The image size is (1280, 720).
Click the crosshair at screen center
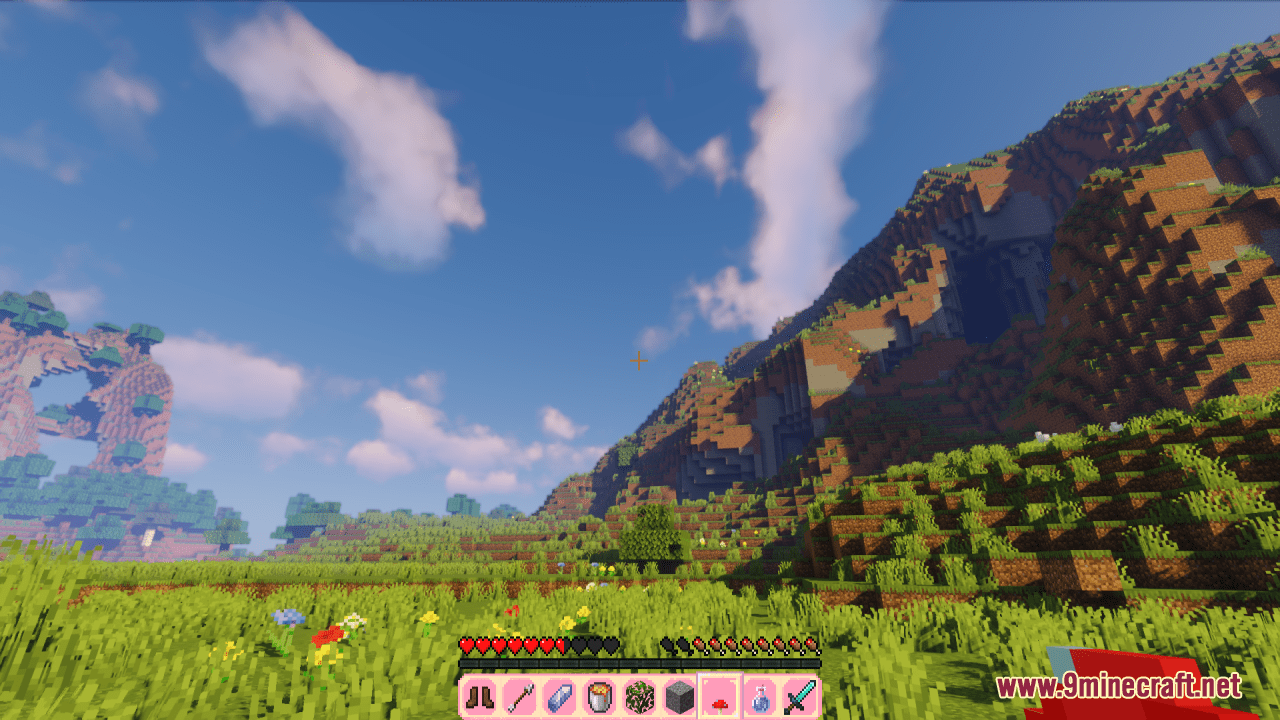639,361
